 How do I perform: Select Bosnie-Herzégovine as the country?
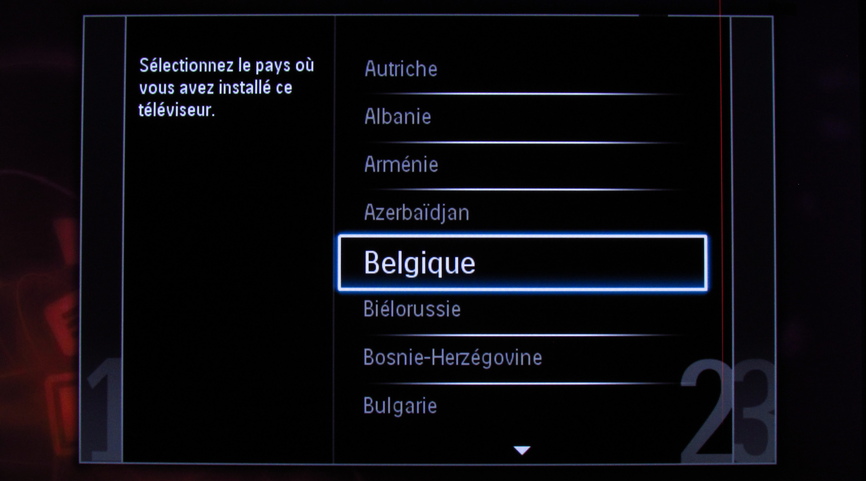452,357
